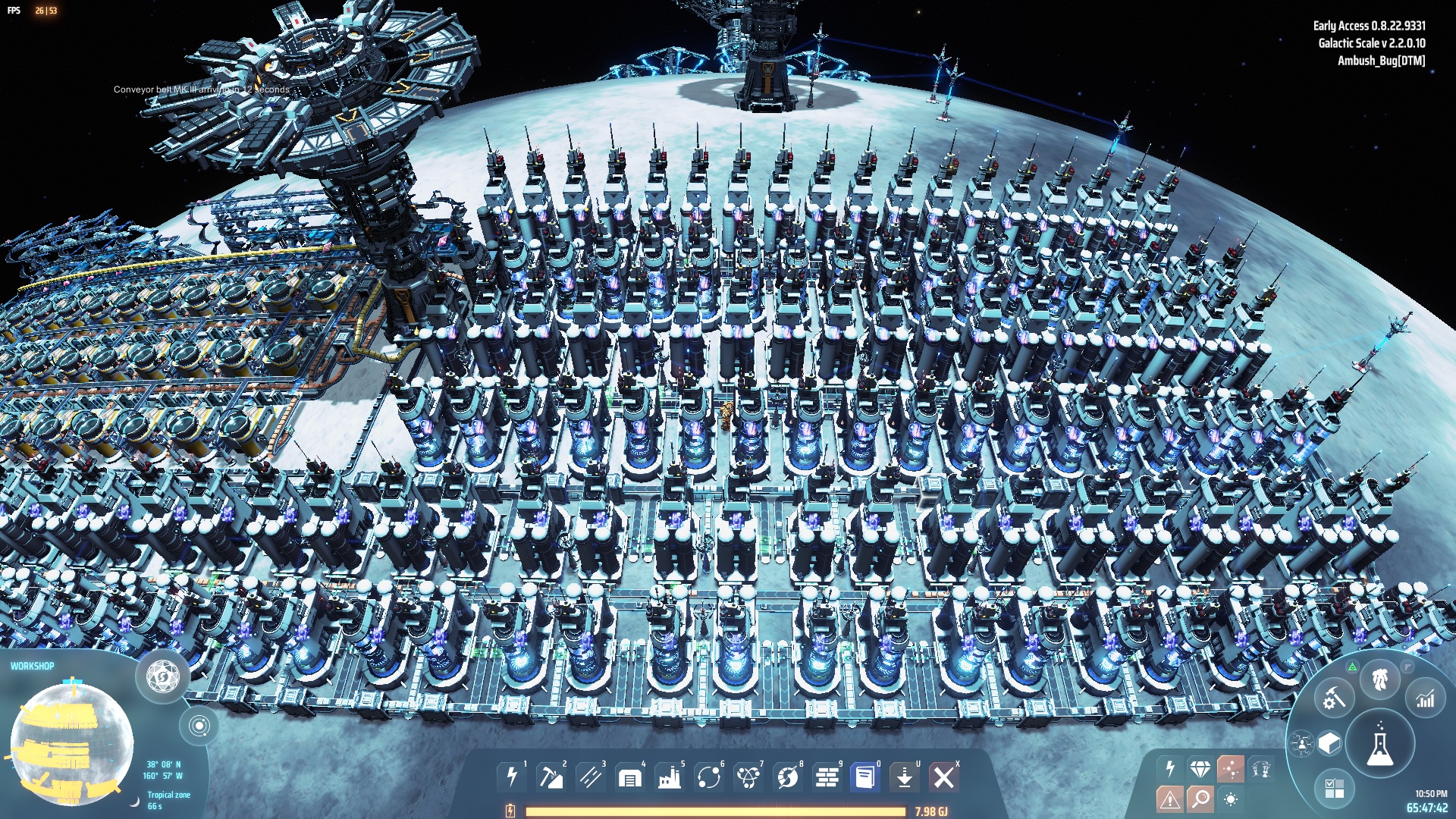
Task: Toggle the power grid overlay
Action: tap(1170, 768)
